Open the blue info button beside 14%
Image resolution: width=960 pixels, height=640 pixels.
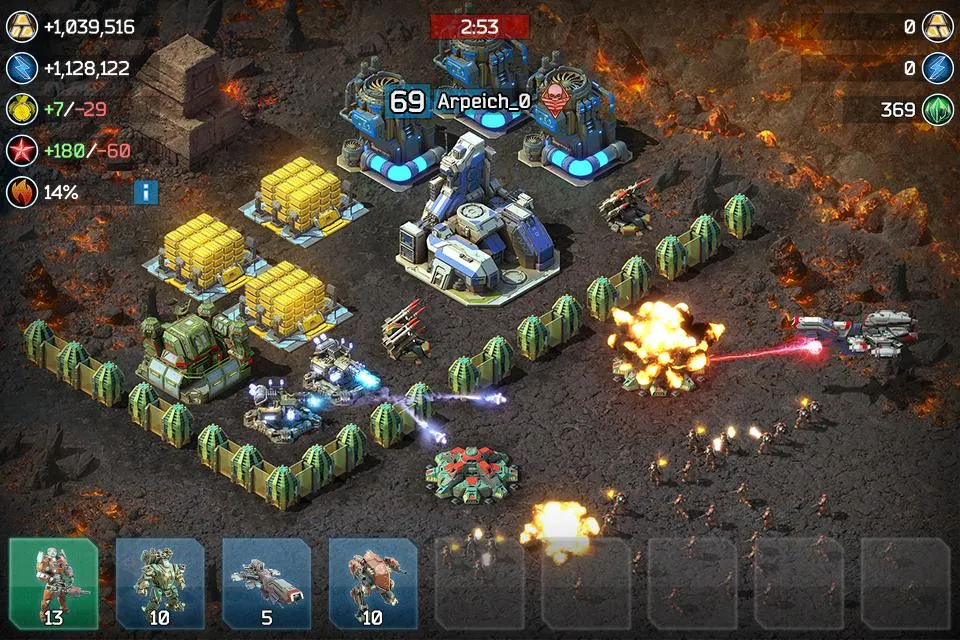click(146, 192)
